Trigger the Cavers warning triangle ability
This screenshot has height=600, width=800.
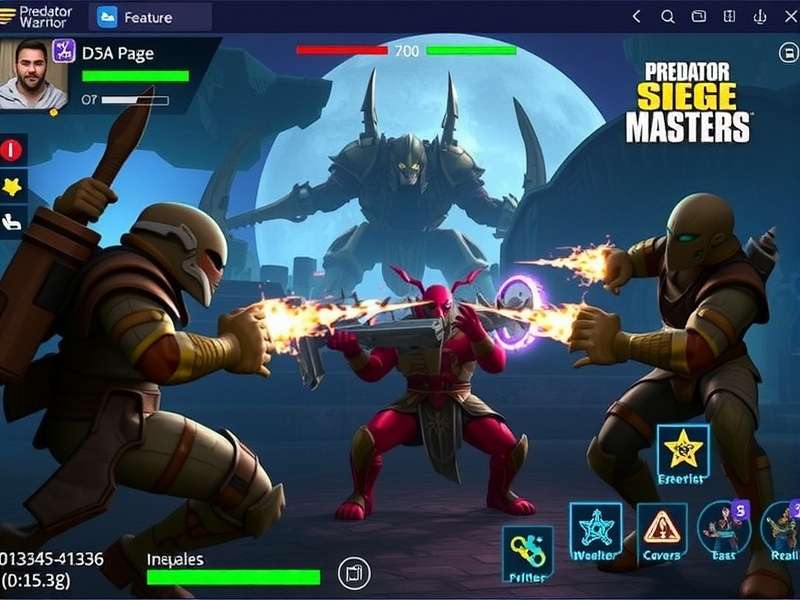click(x=661, y=529)
